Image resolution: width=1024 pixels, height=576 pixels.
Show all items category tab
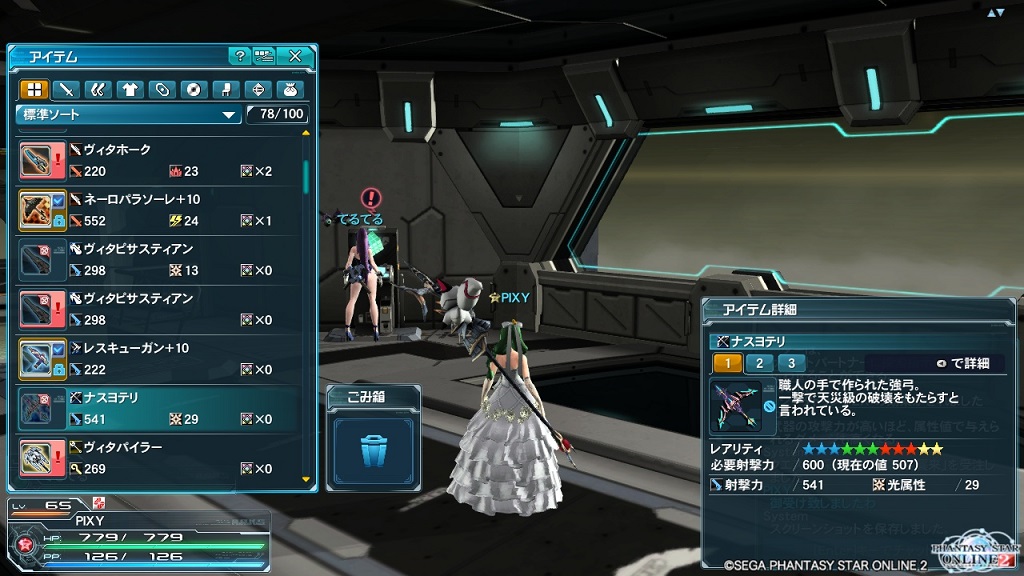pos(33,89)
